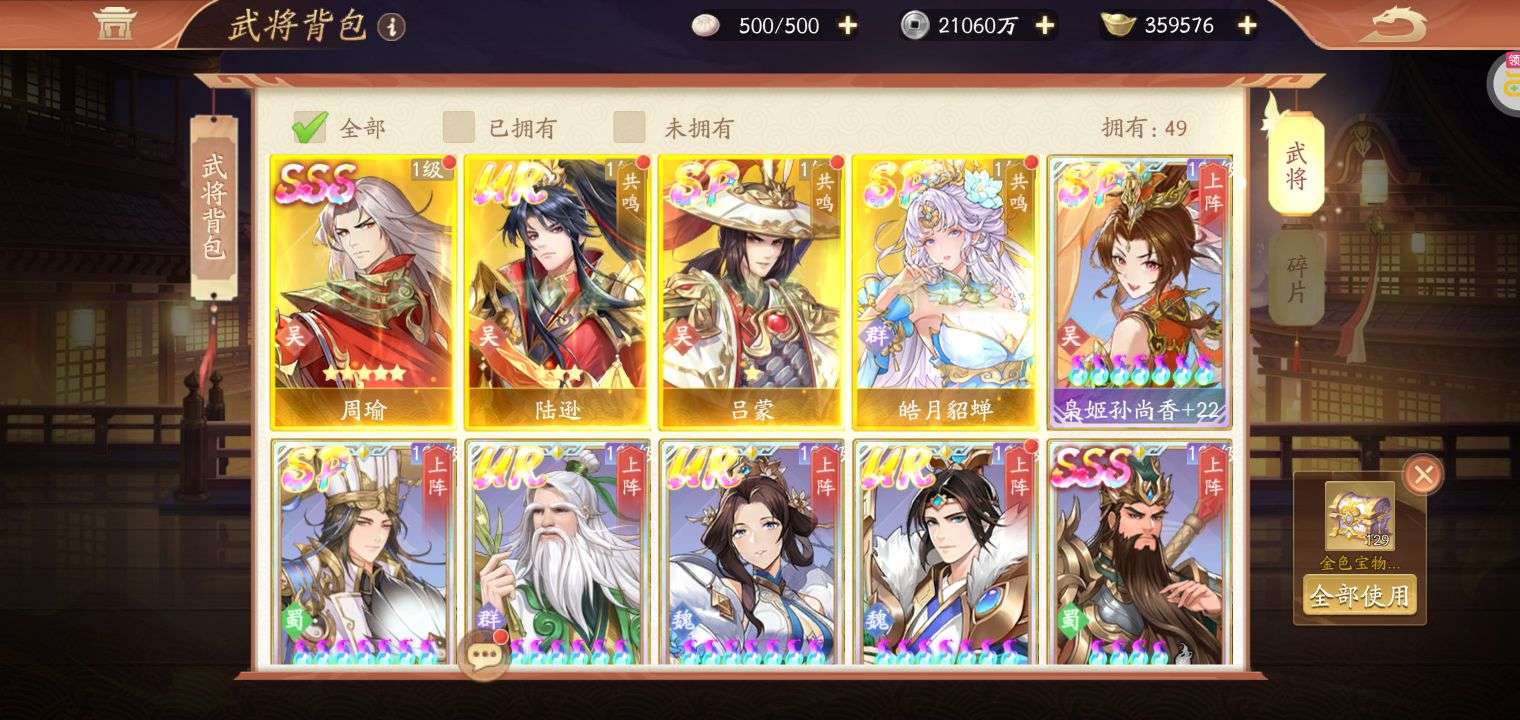Toggle the 已拥有 filter checkbox
This screenshot has width=1520, height=720.
pyautogui.click(x=459, y=128)
